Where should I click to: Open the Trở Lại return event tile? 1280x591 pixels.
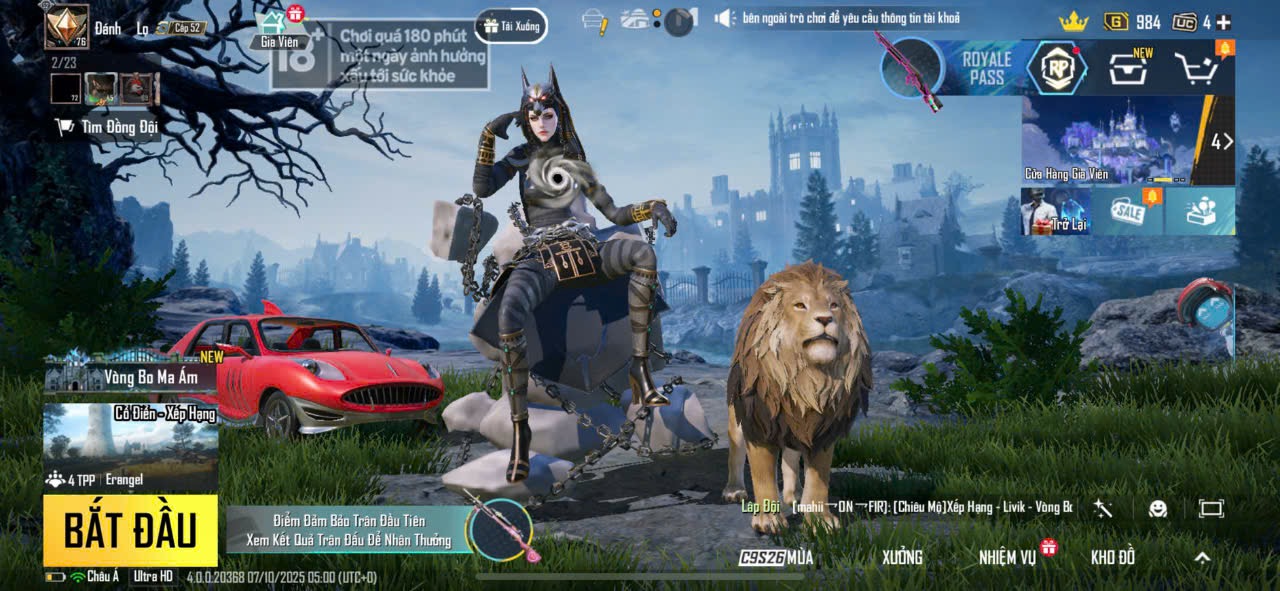coord(1055,212)
